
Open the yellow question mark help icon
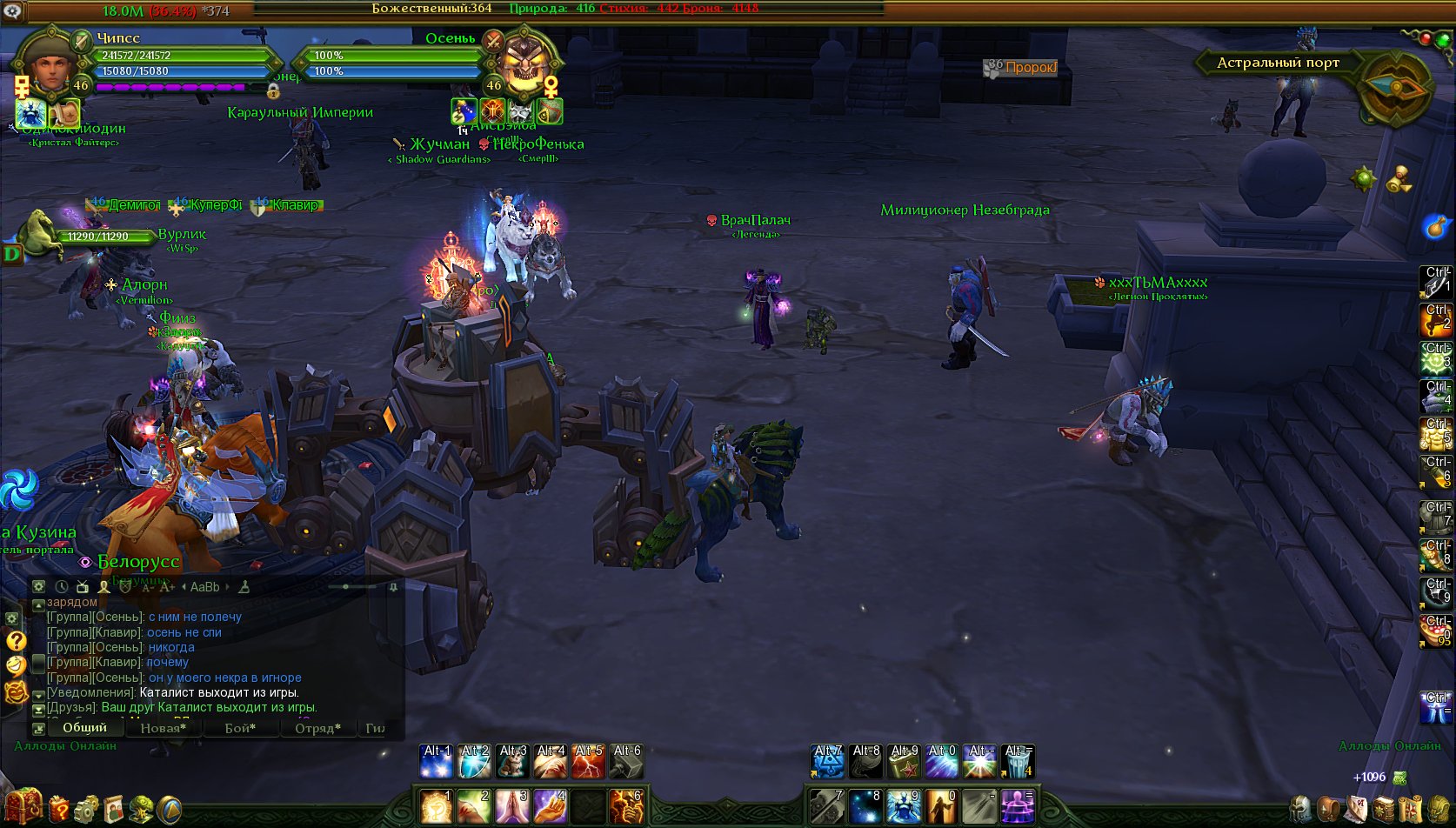pos(16,641)
